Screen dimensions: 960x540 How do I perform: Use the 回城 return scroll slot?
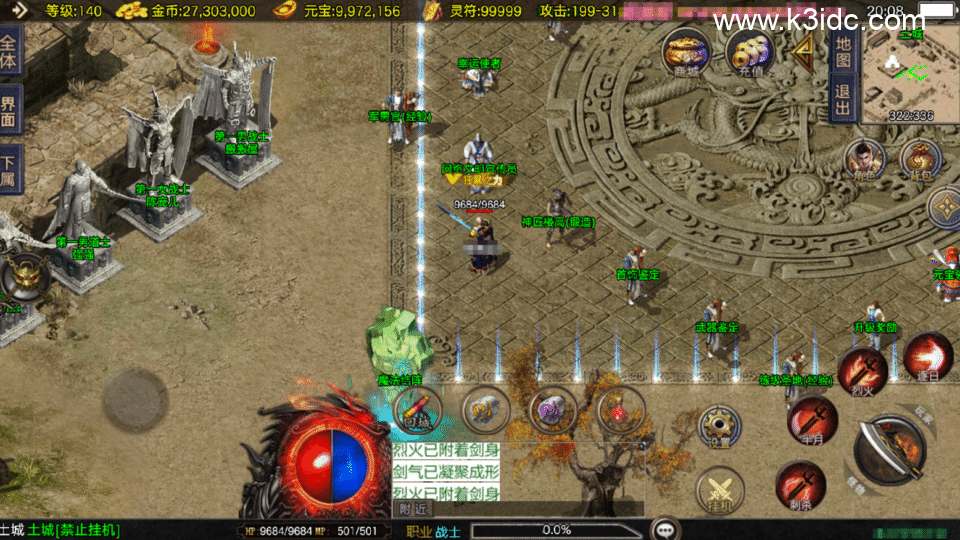pyautogui.click(x=417, y=409)
